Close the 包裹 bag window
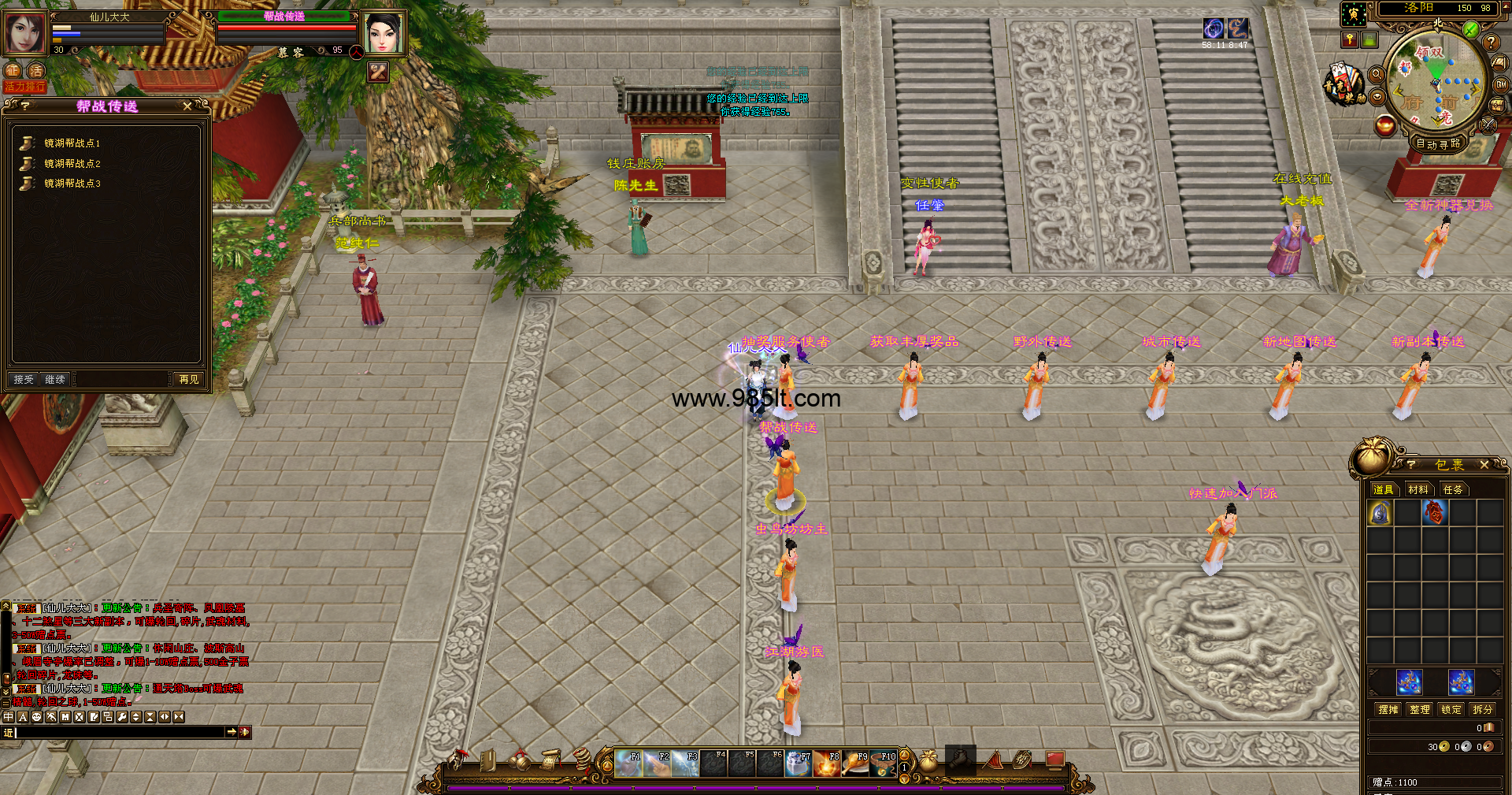Viewport: 1512px width, 795px height. 1484,465
